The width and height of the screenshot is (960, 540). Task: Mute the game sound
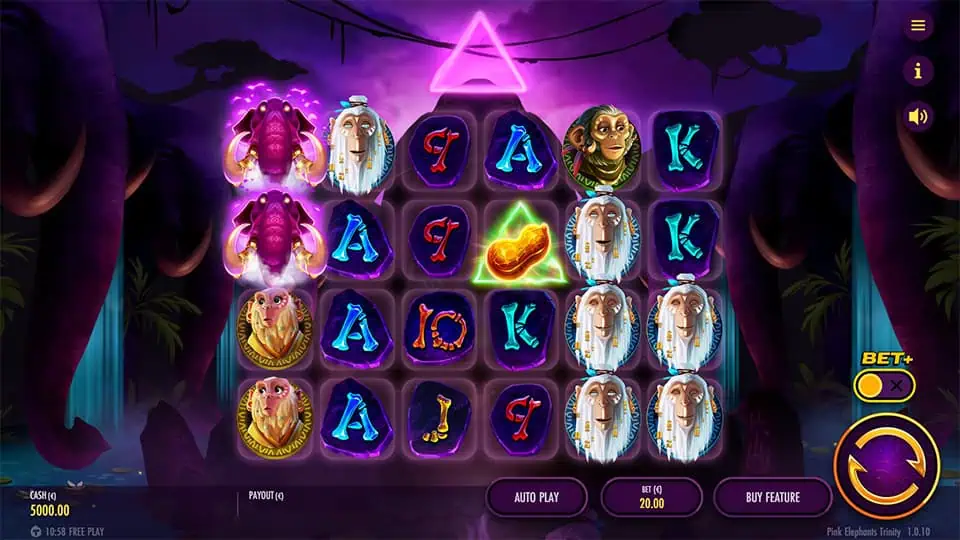click(x=918, y=116)
